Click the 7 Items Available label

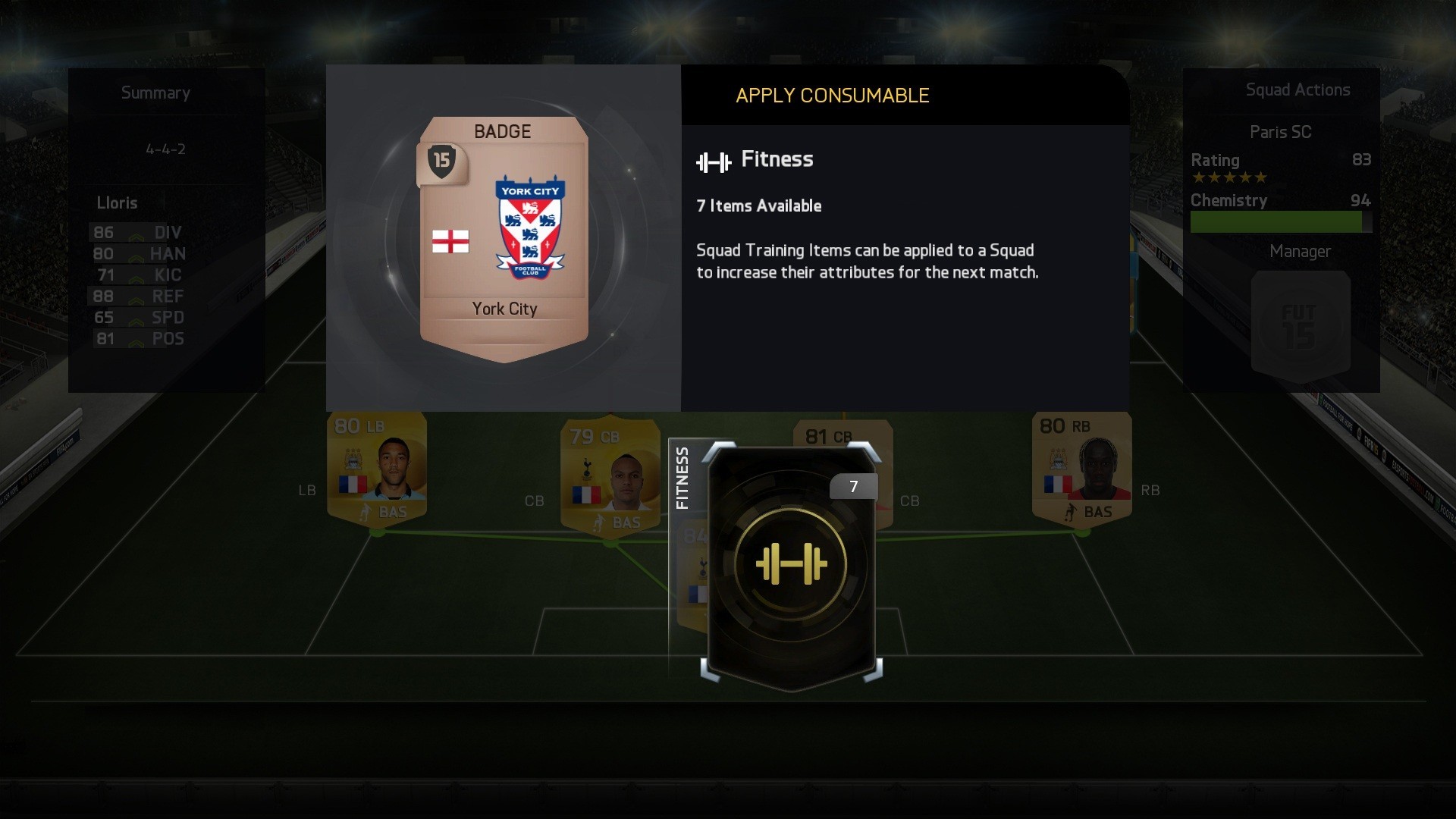pos(759,206)
